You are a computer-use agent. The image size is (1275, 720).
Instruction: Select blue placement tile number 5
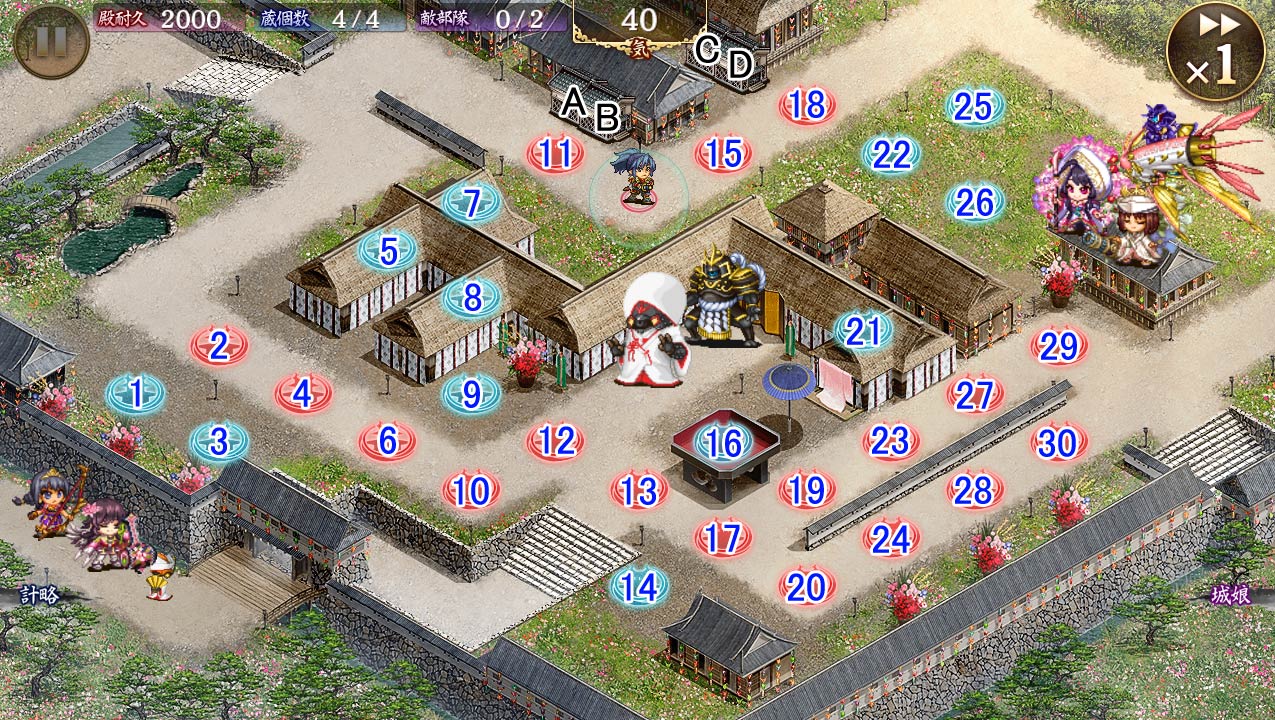click(387, 251)
